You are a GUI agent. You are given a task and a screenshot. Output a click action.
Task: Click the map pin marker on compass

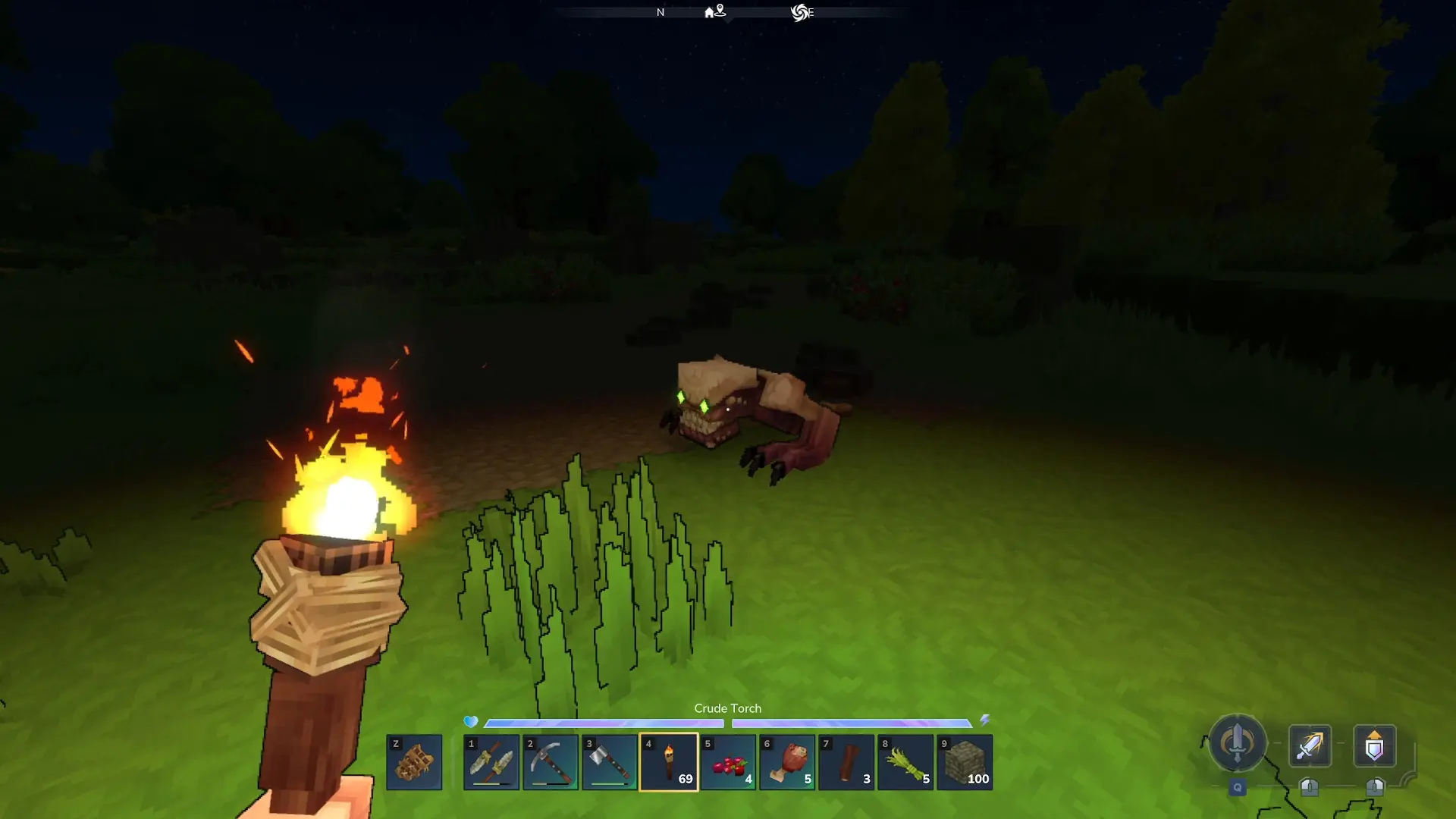pyautogui.click(x=720, y=10)
